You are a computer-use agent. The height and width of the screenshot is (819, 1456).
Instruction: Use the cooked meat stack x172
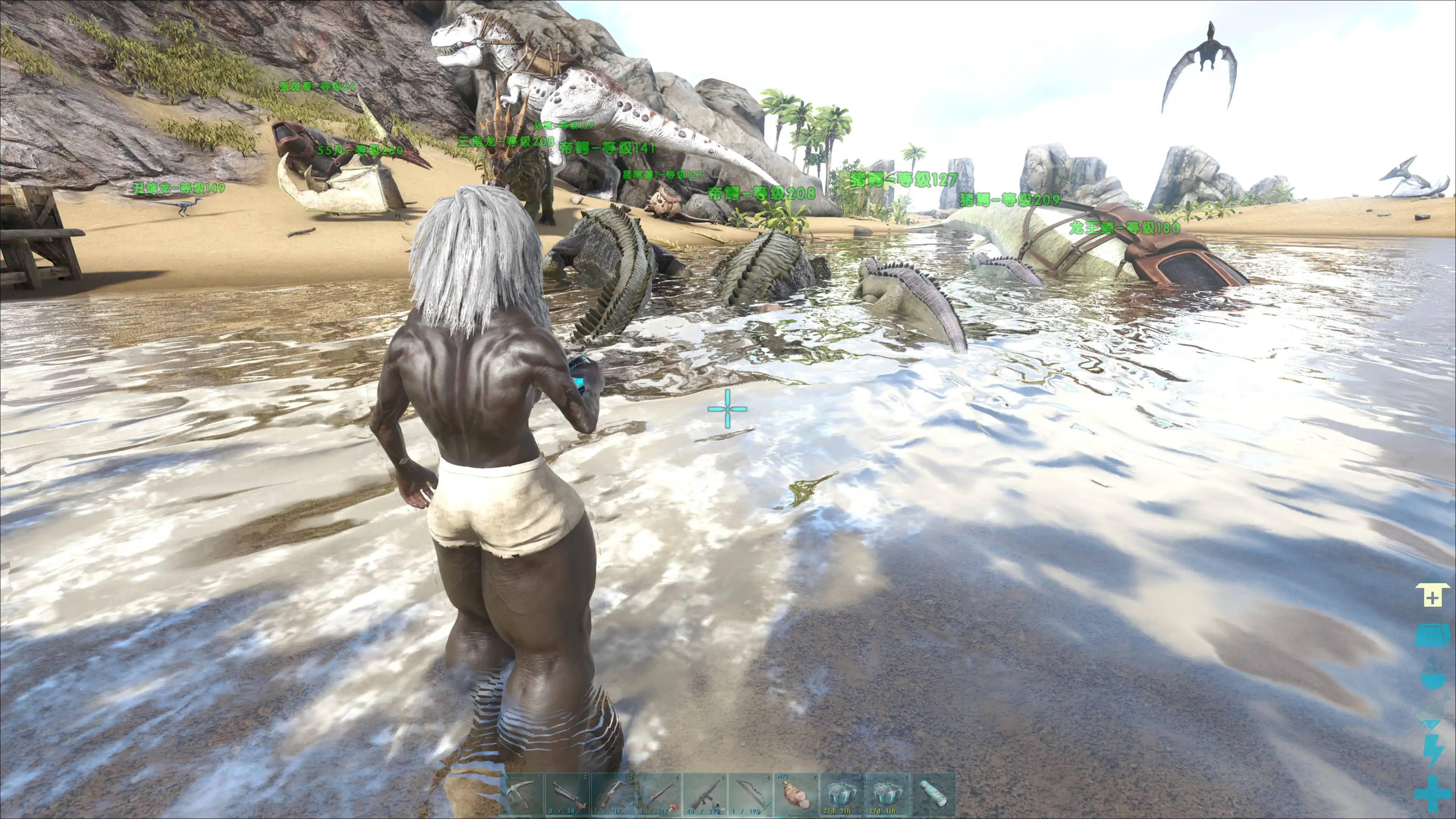point(797,794)
